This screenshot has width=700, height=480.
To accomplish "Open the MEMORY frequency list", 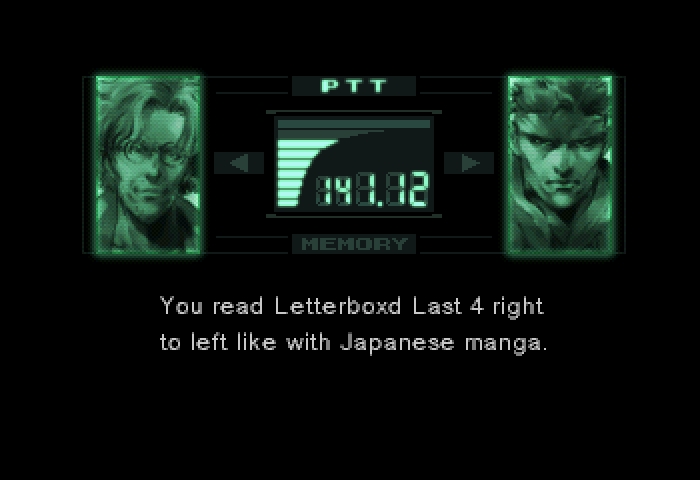I will (353, 244).
